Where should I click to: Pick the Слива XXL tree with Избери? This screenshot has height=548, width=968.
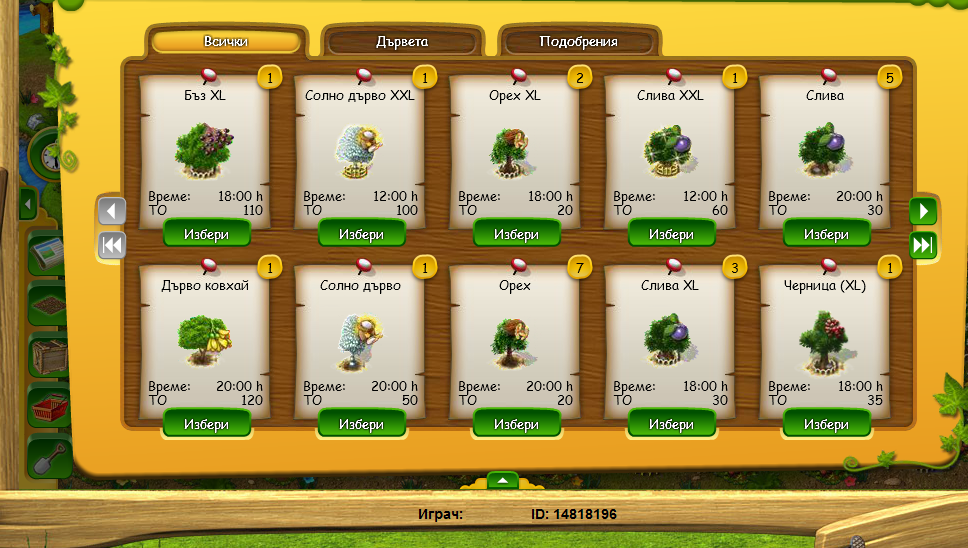671,234
